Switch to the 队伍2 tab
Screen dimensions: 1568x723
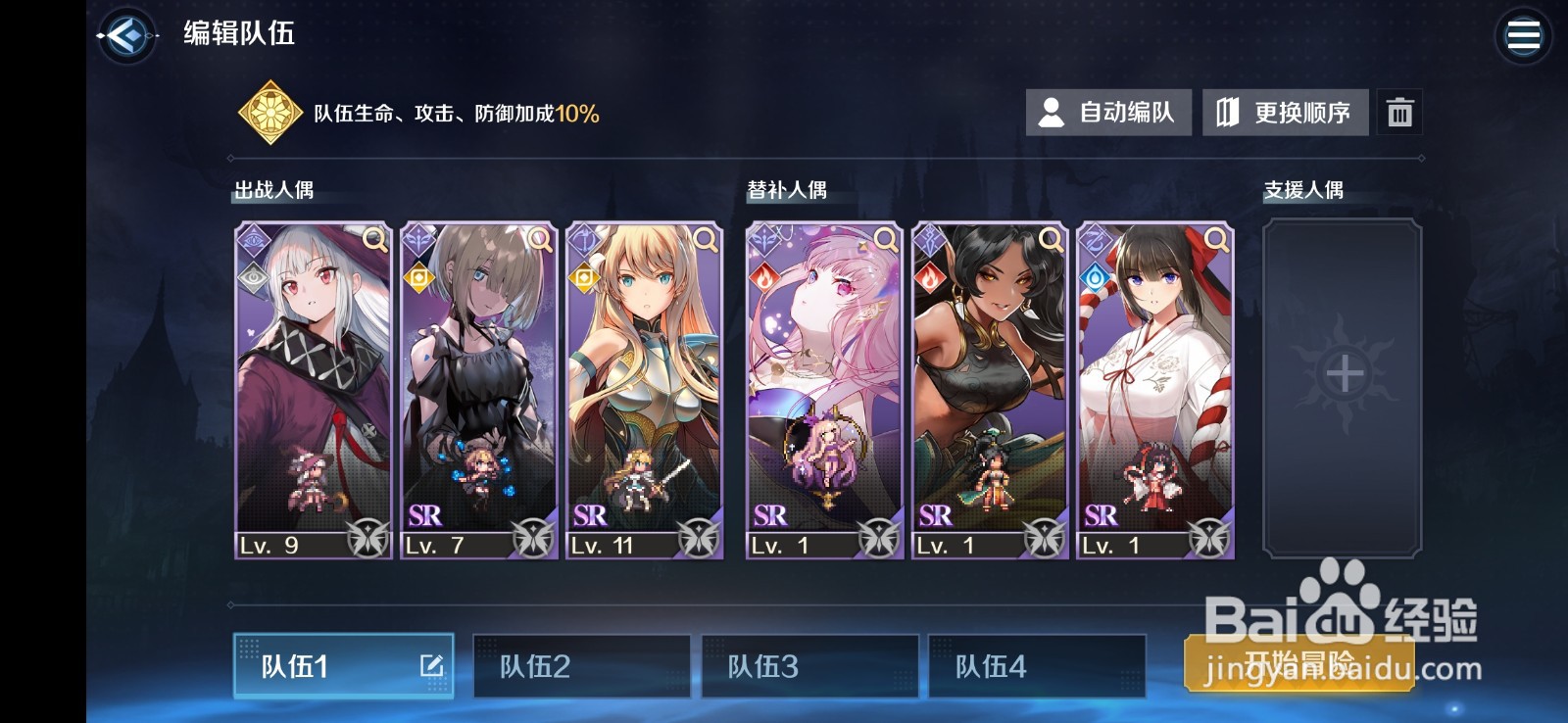click(582, 666)
